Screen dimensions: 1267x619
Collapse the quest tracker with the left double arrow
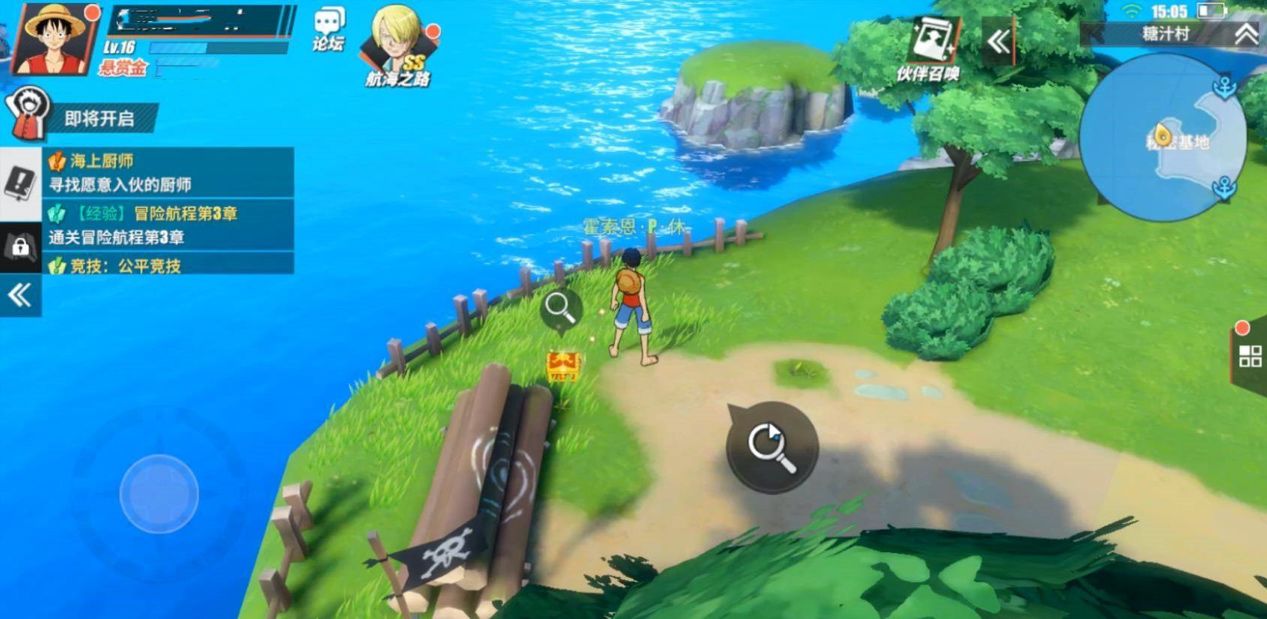click(x=20, y=295)
